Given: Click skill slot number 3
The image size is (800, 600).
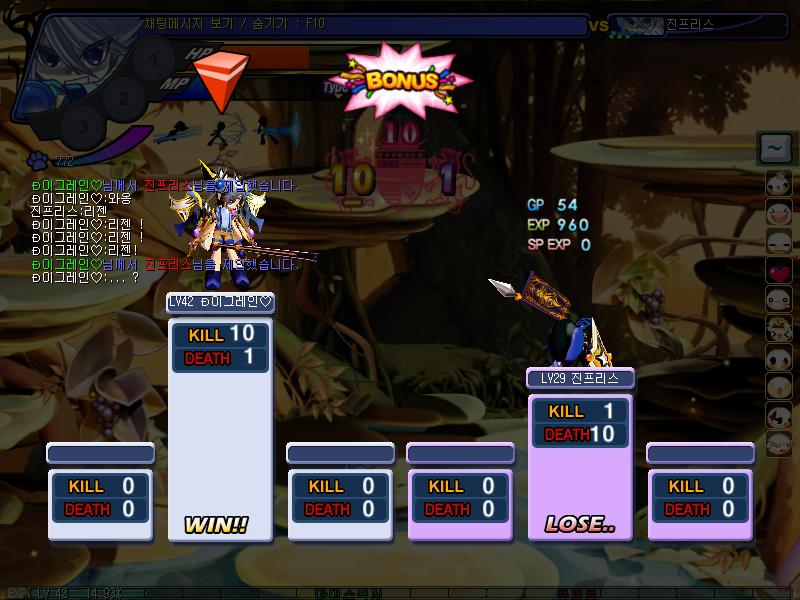Looking at the screenshot, I should click(x=83, y=127).
